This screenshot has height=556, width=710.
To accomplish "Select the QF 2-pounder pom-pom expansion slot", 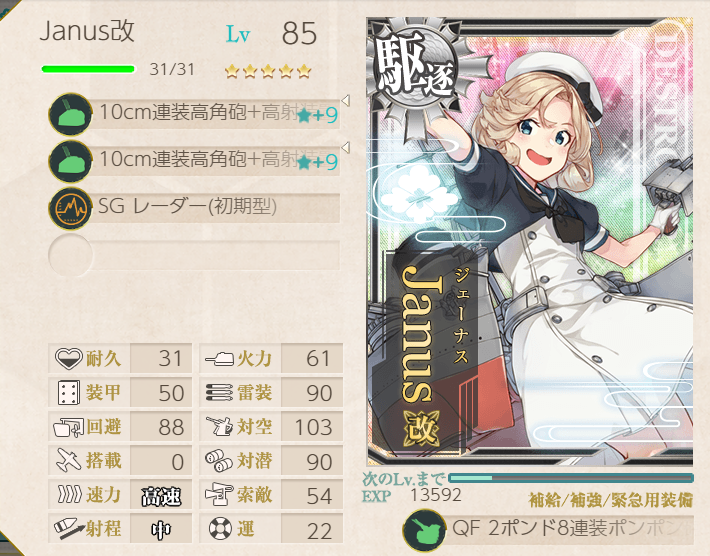I will (x=550, y=529).
